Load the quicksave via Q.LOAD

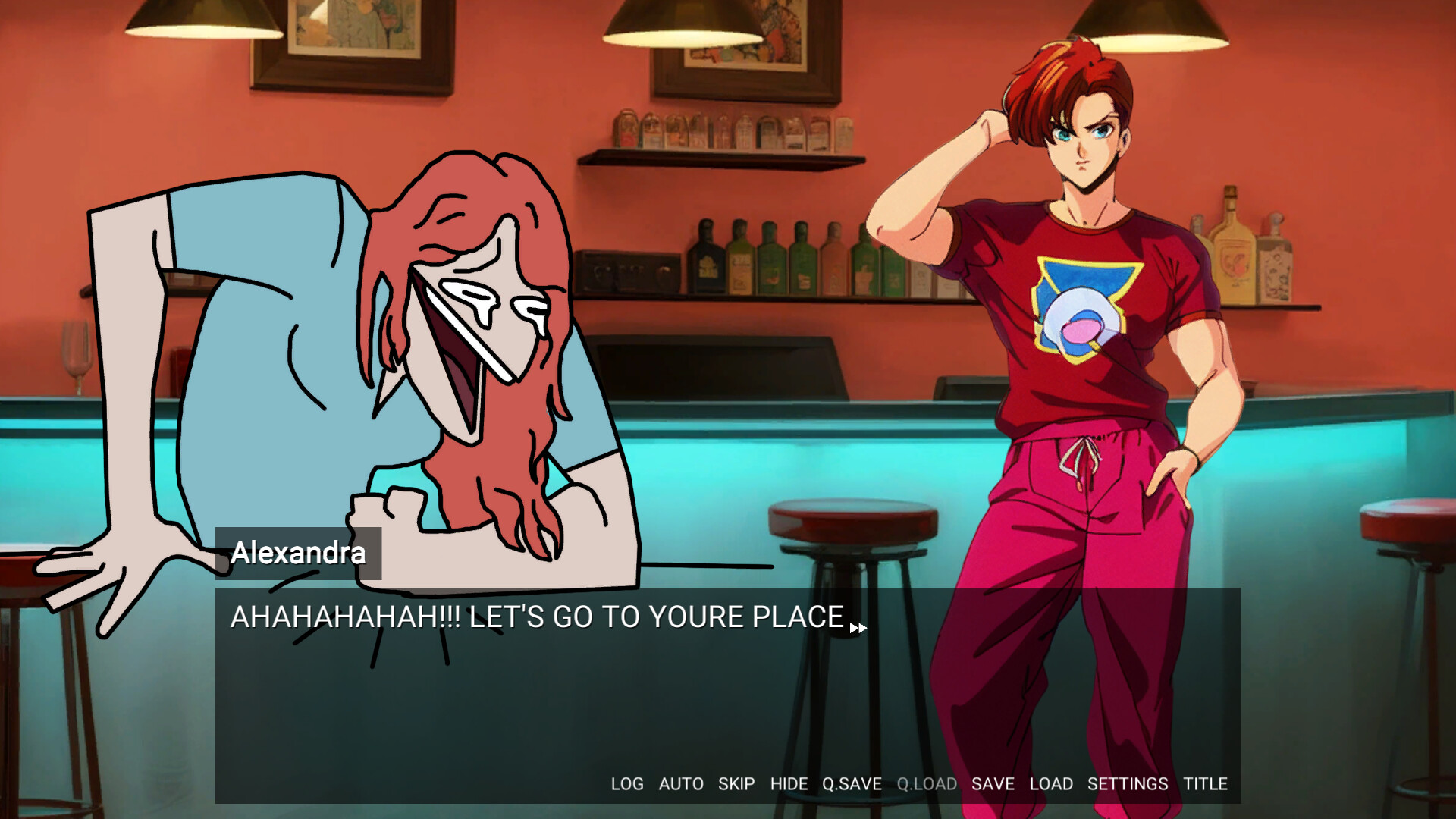coord(926,784)
